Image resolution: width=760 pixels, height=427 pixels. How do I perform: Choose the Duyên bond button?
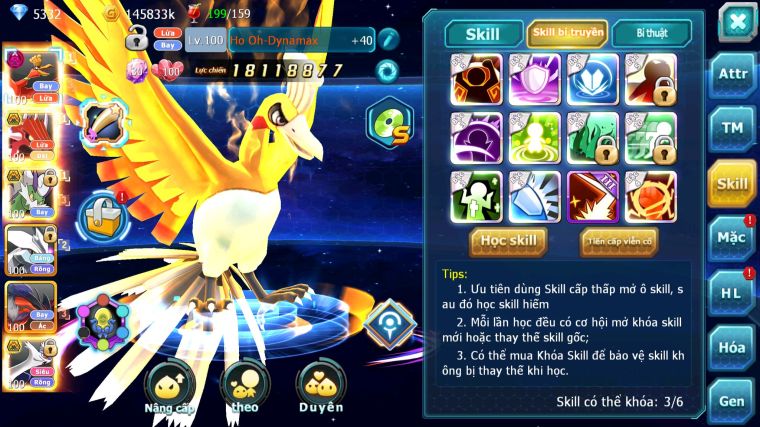click(x=321, y=388)
